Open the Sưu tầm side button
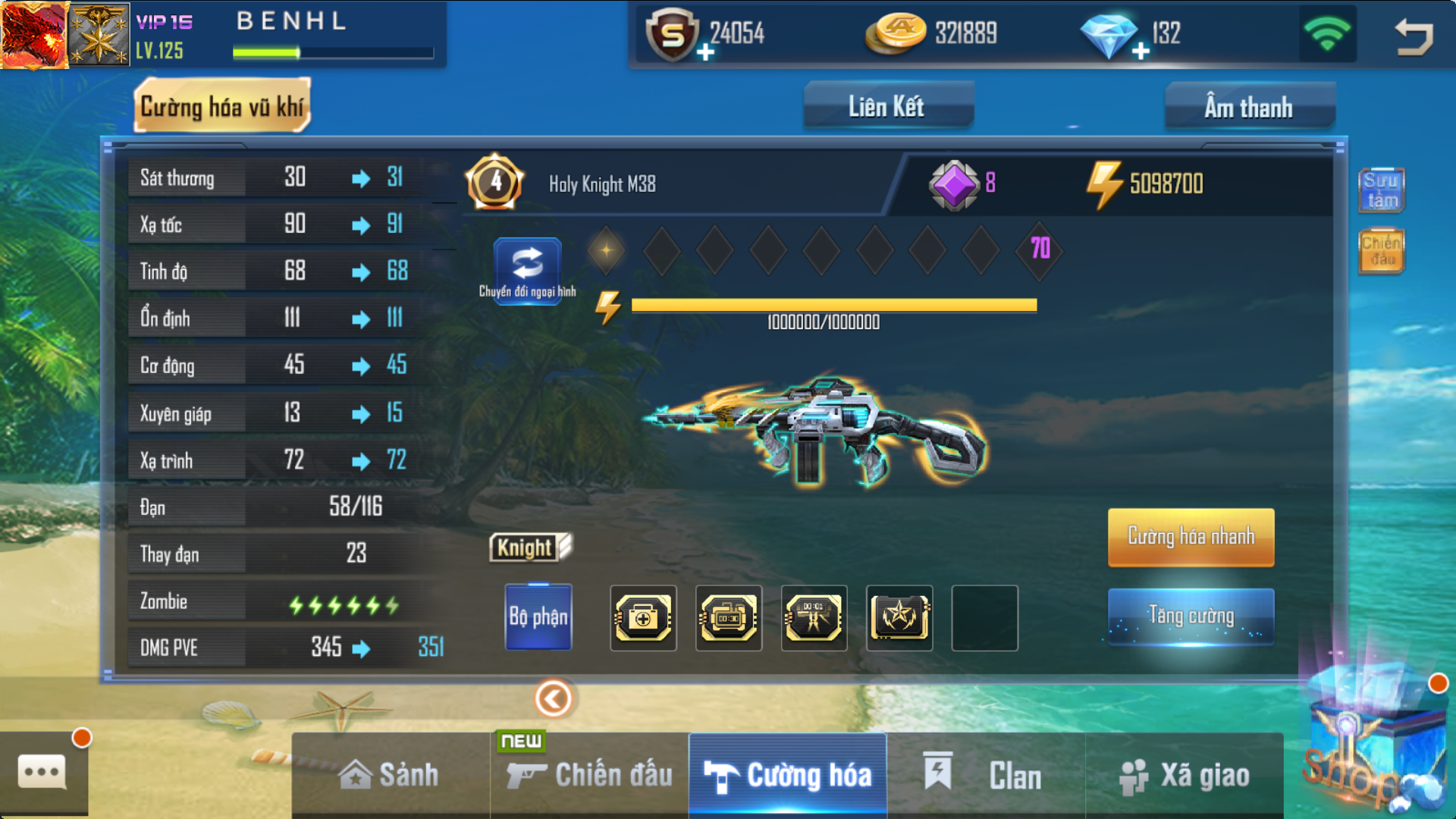1456x819 pixels. (x=1381, y=190)
